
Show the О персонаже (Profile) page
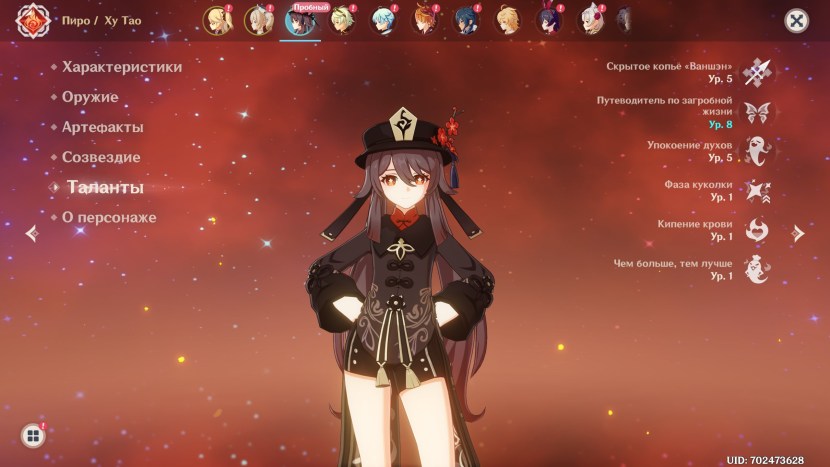tap(109, 217)
